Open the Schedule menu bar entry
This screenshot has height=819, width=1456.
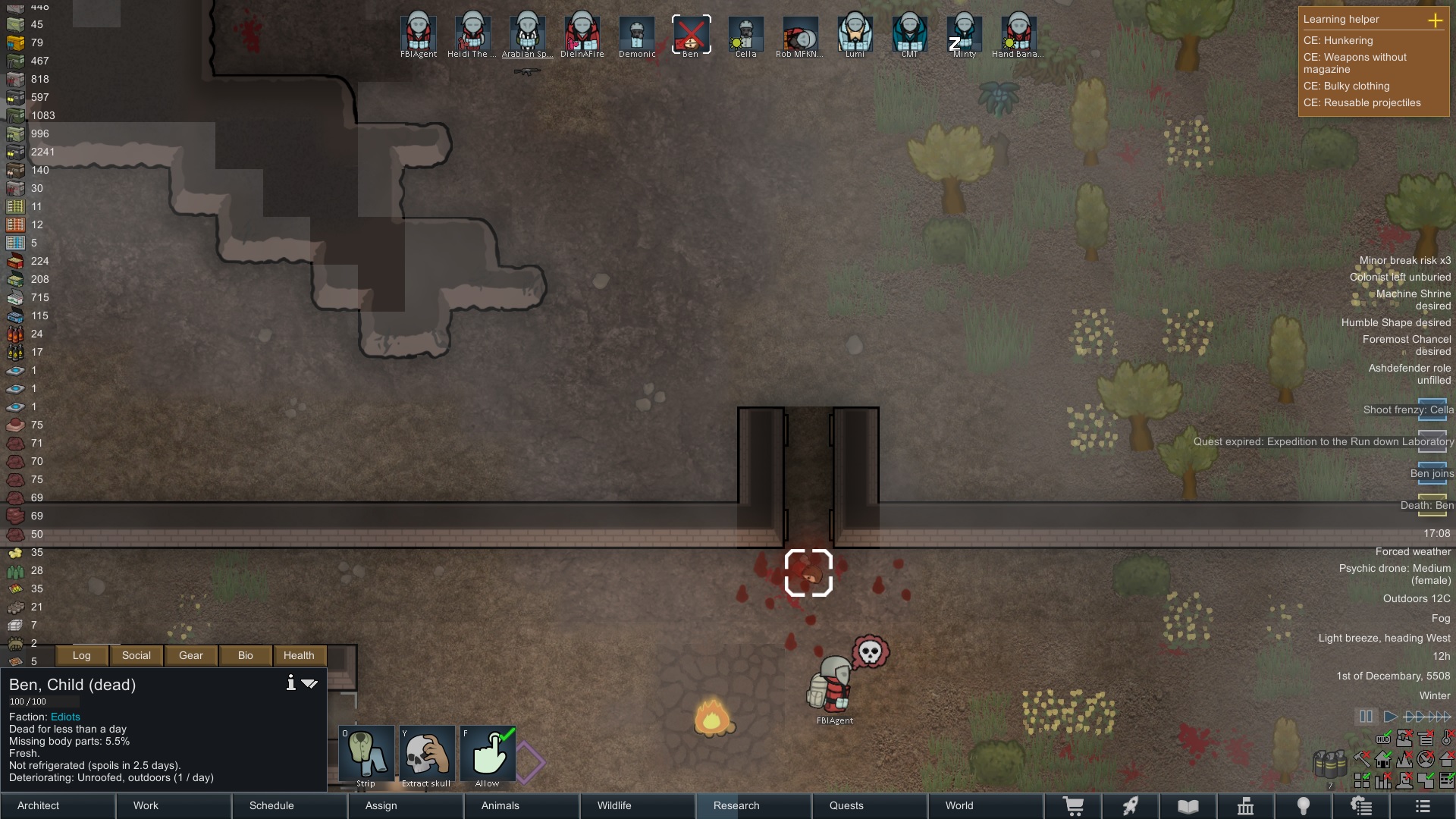(x=271, y=805)
